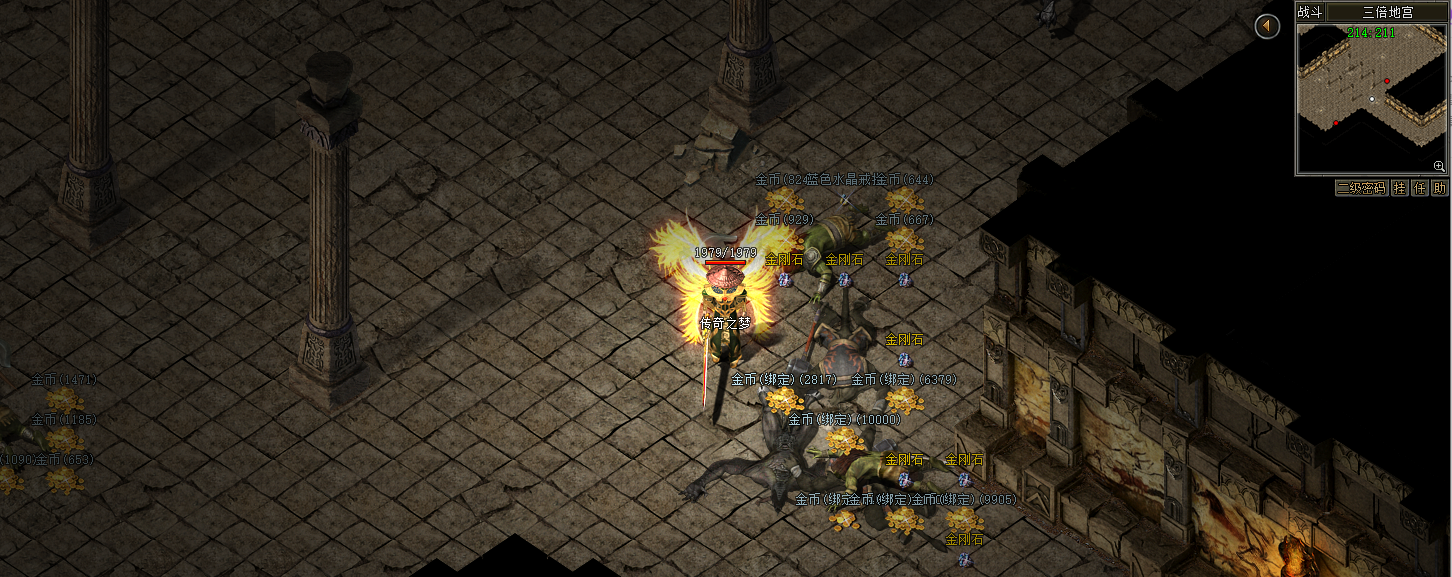This screenshot has height=577, width=1452.
Task: Open the 任 quest button
Action: click(x=1419, y=188)
